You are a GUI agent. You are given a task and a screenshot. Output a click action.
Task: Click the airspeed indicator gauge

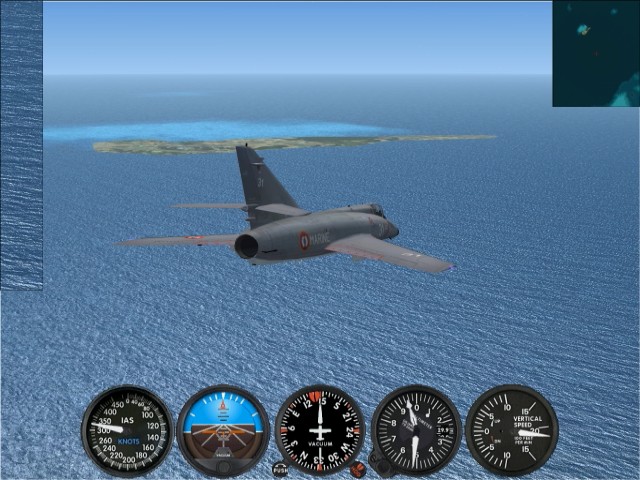127,430
